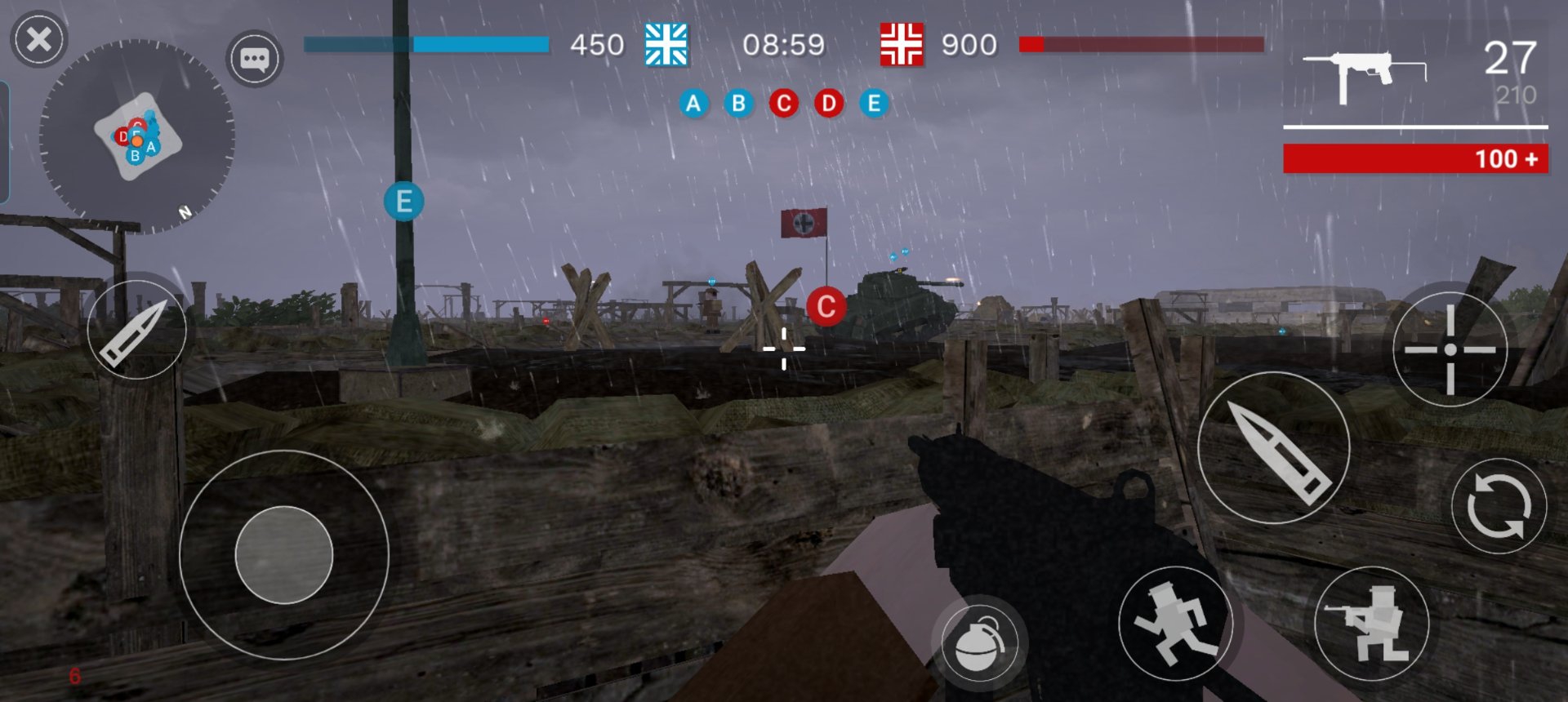Reload with the circular arrows button
The width and height of the screenshot is (1568, 702).
coord(1499,506)
